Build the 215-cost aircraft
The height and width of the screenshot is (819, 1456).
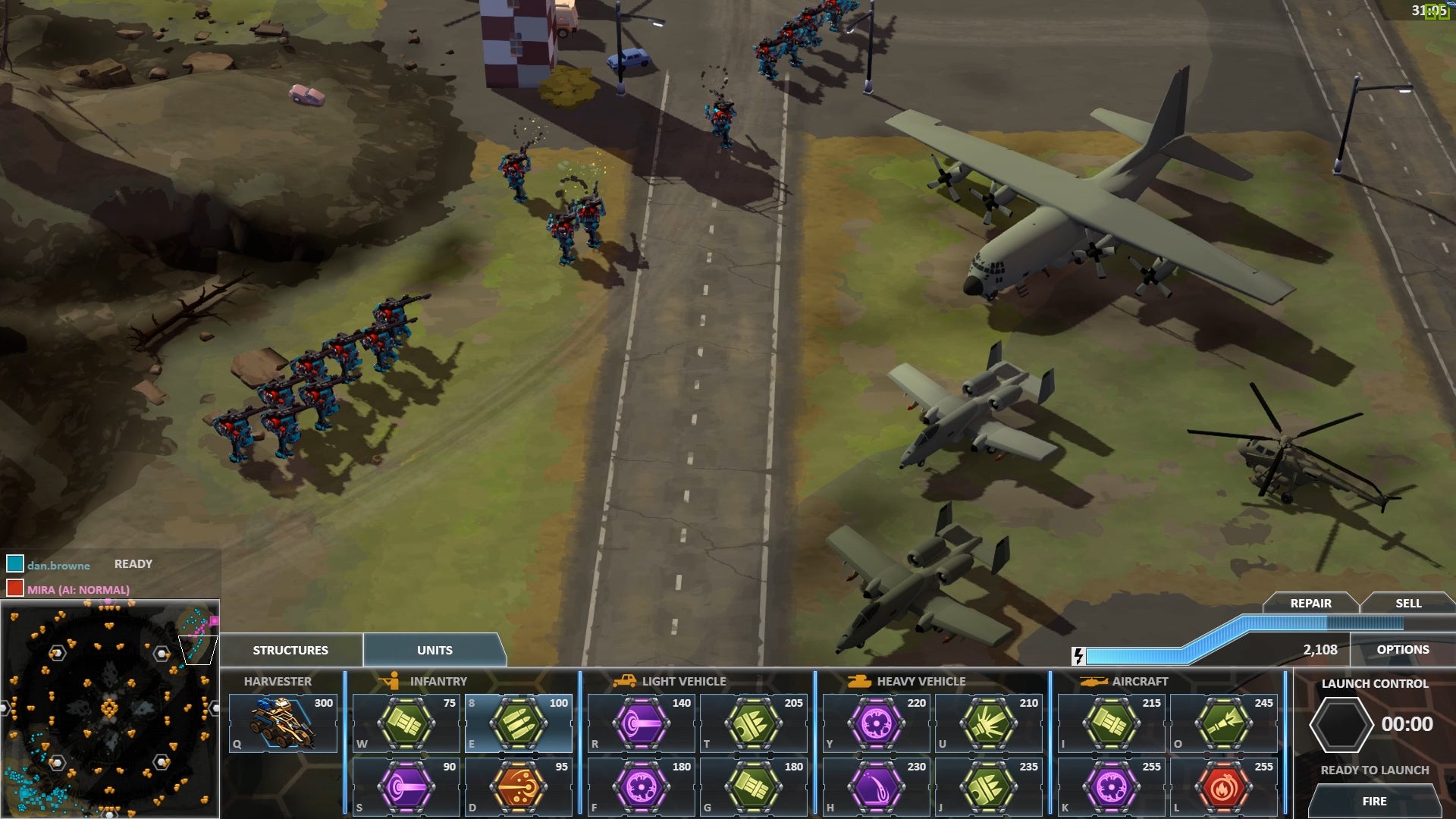point(1111,723)
